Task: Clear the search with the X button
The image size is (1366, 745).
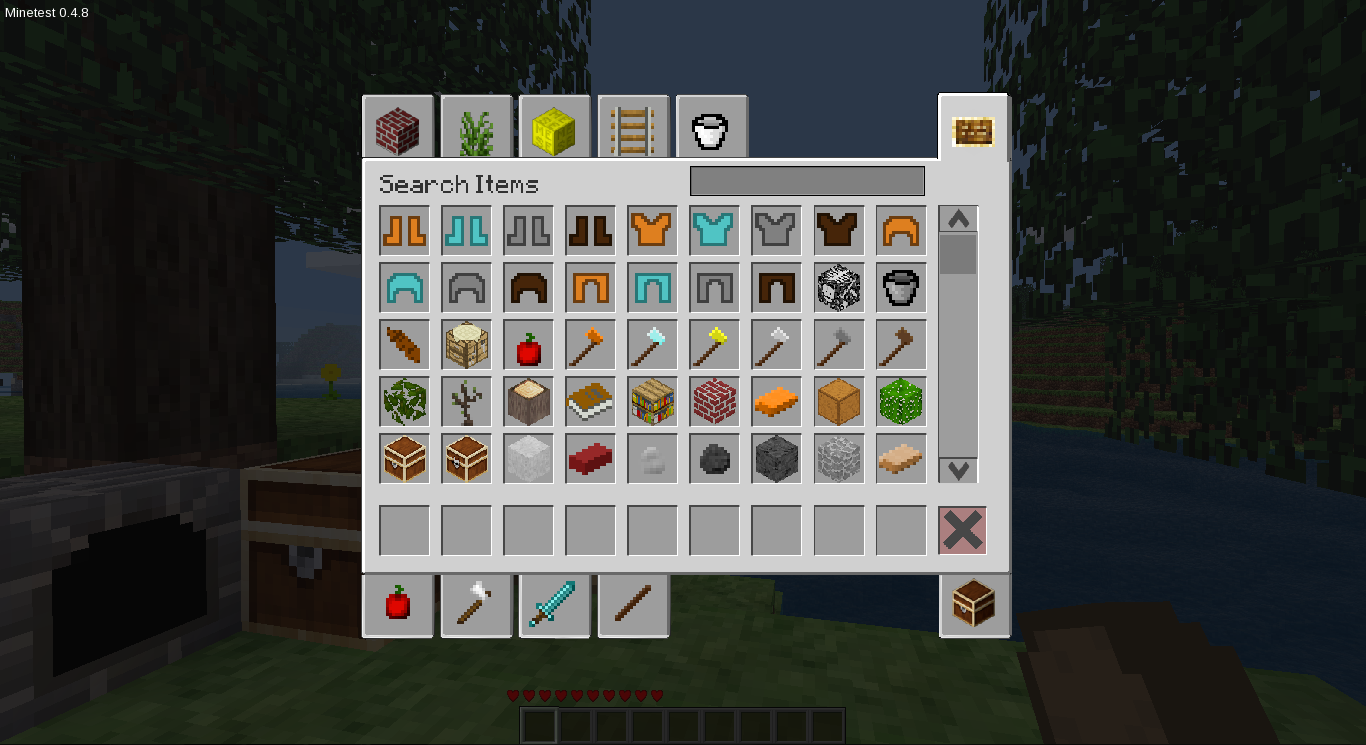Action: coord(961,530)
